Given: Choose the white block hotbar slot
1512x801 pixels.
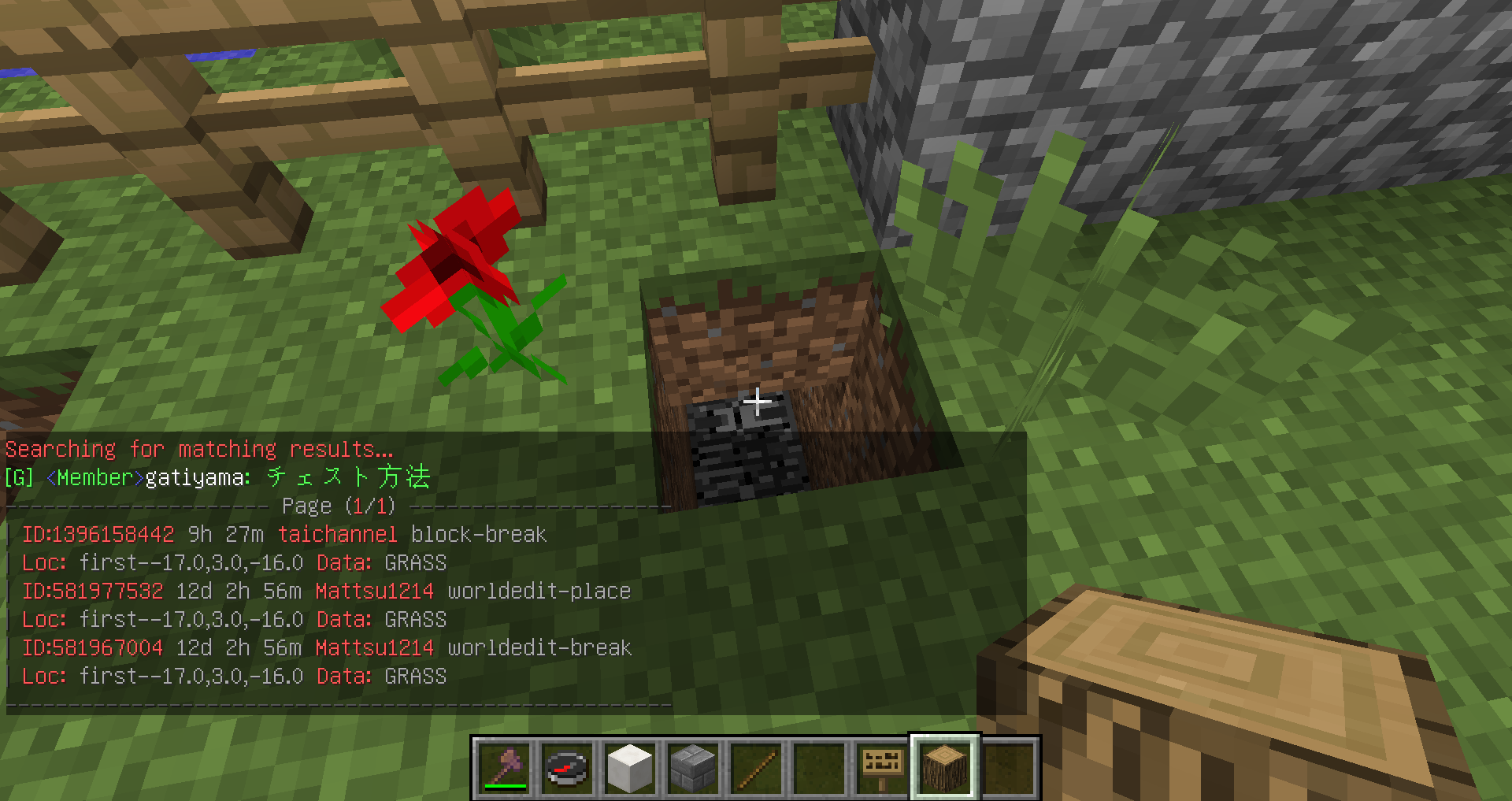Looking at the screenshot, I should point(630,768).
